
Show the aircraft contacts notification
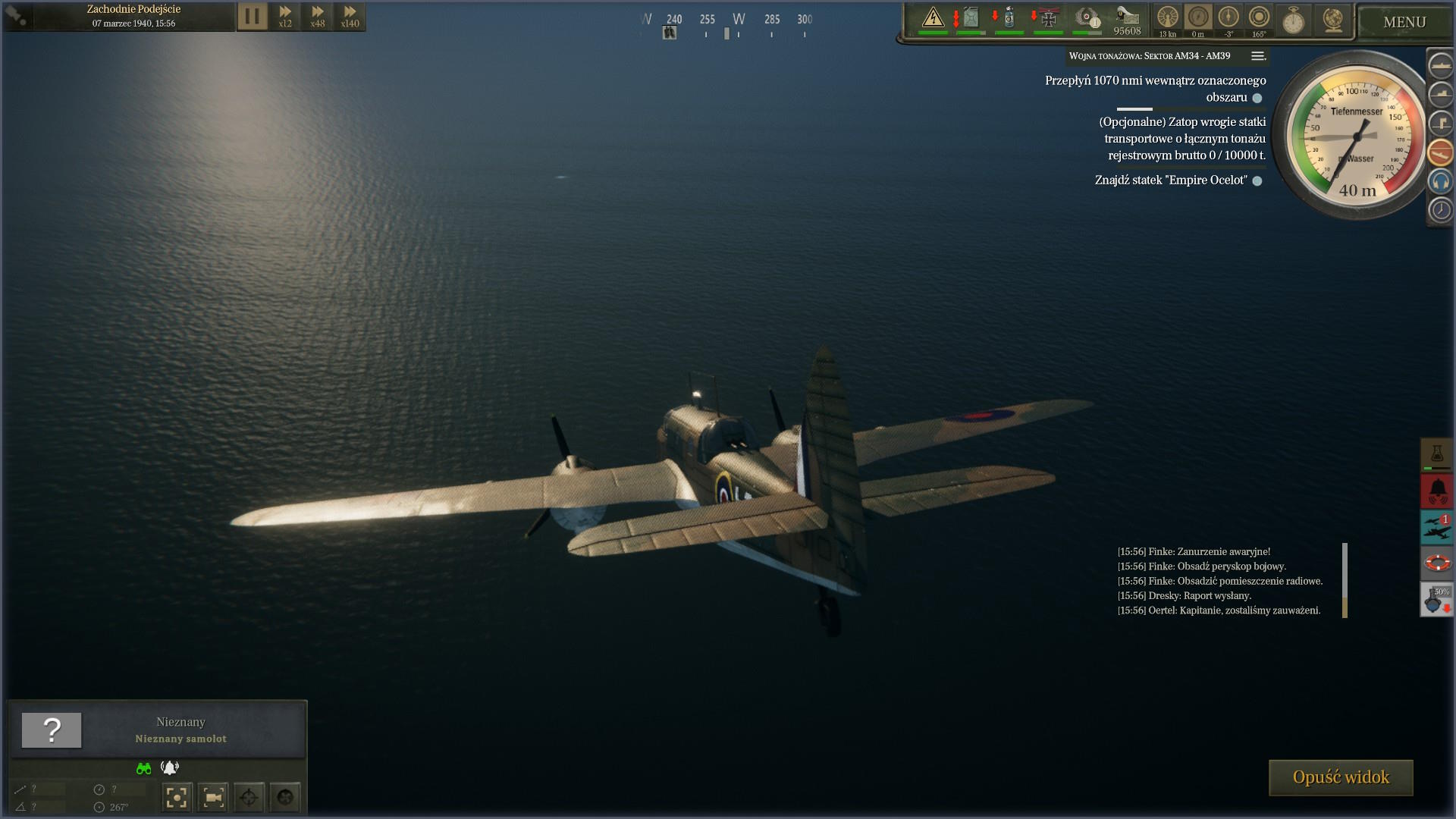click(x=1436, y=526)
